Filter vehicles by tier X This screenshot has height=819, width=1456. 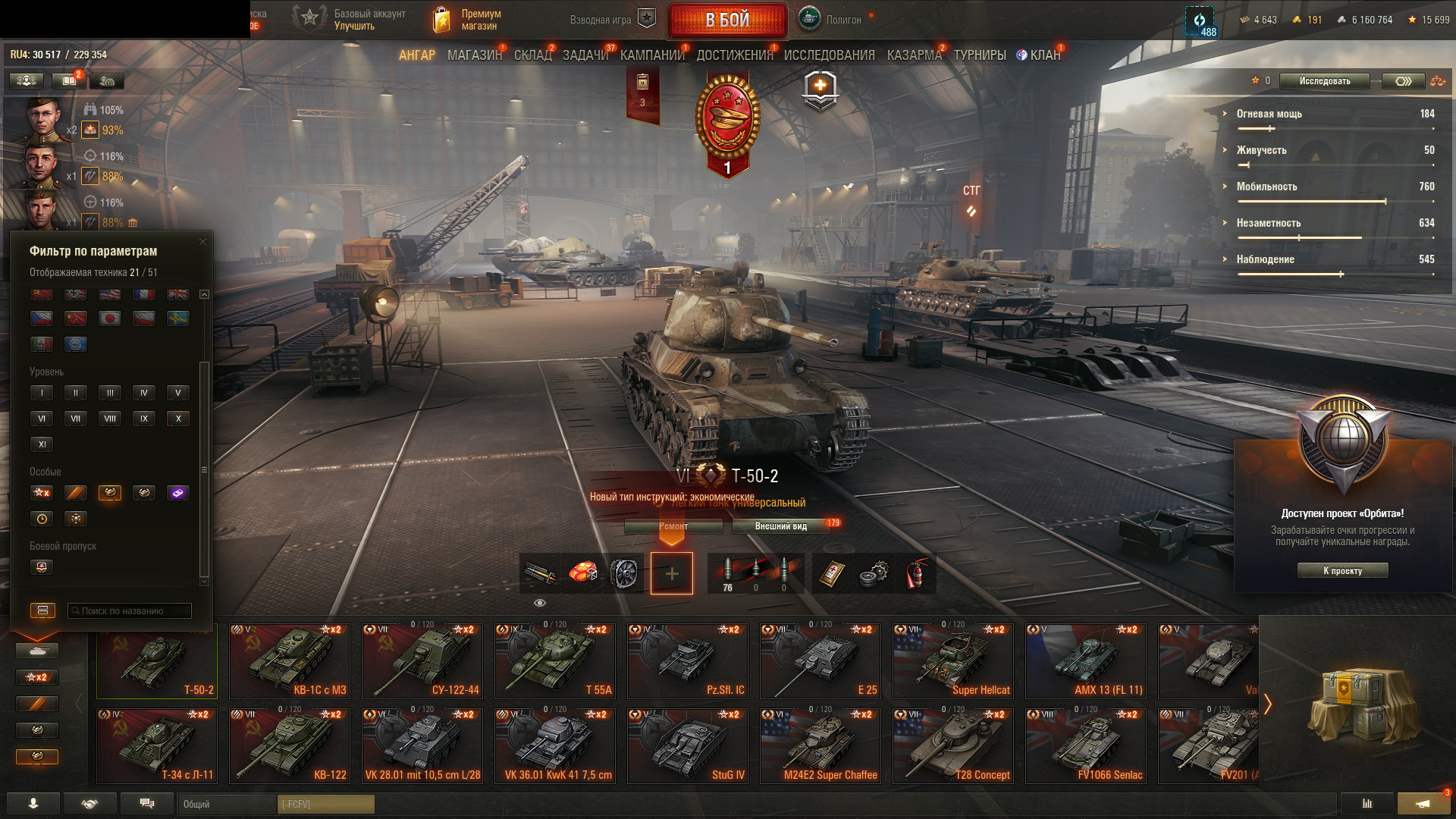click(x=178, y=419)
